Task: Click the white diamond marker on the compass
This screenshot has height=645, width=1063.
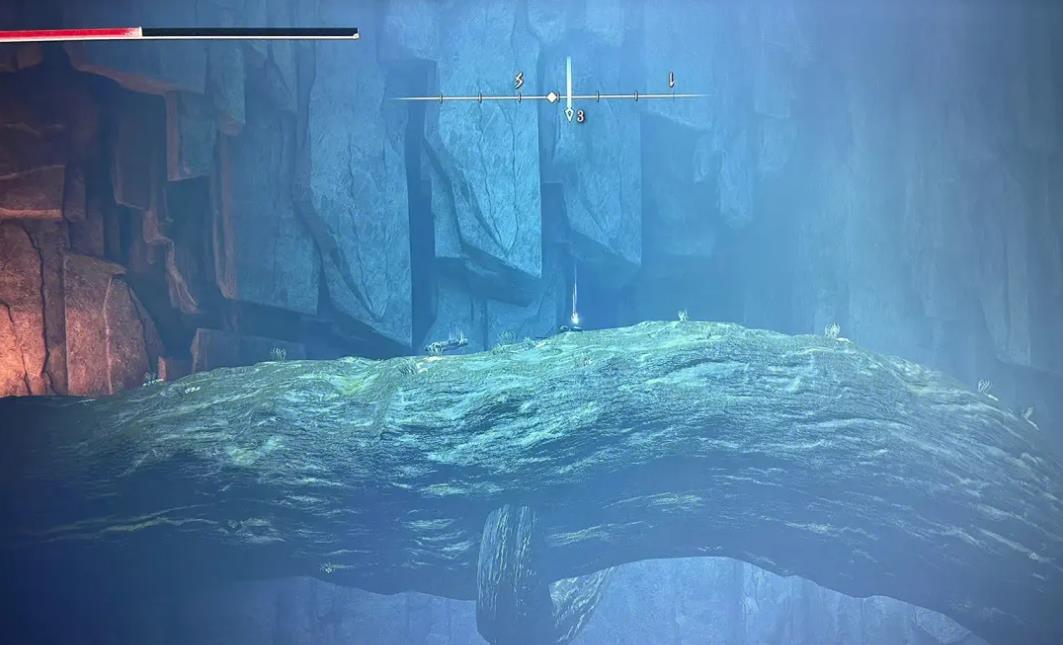Action: [551, 97]
